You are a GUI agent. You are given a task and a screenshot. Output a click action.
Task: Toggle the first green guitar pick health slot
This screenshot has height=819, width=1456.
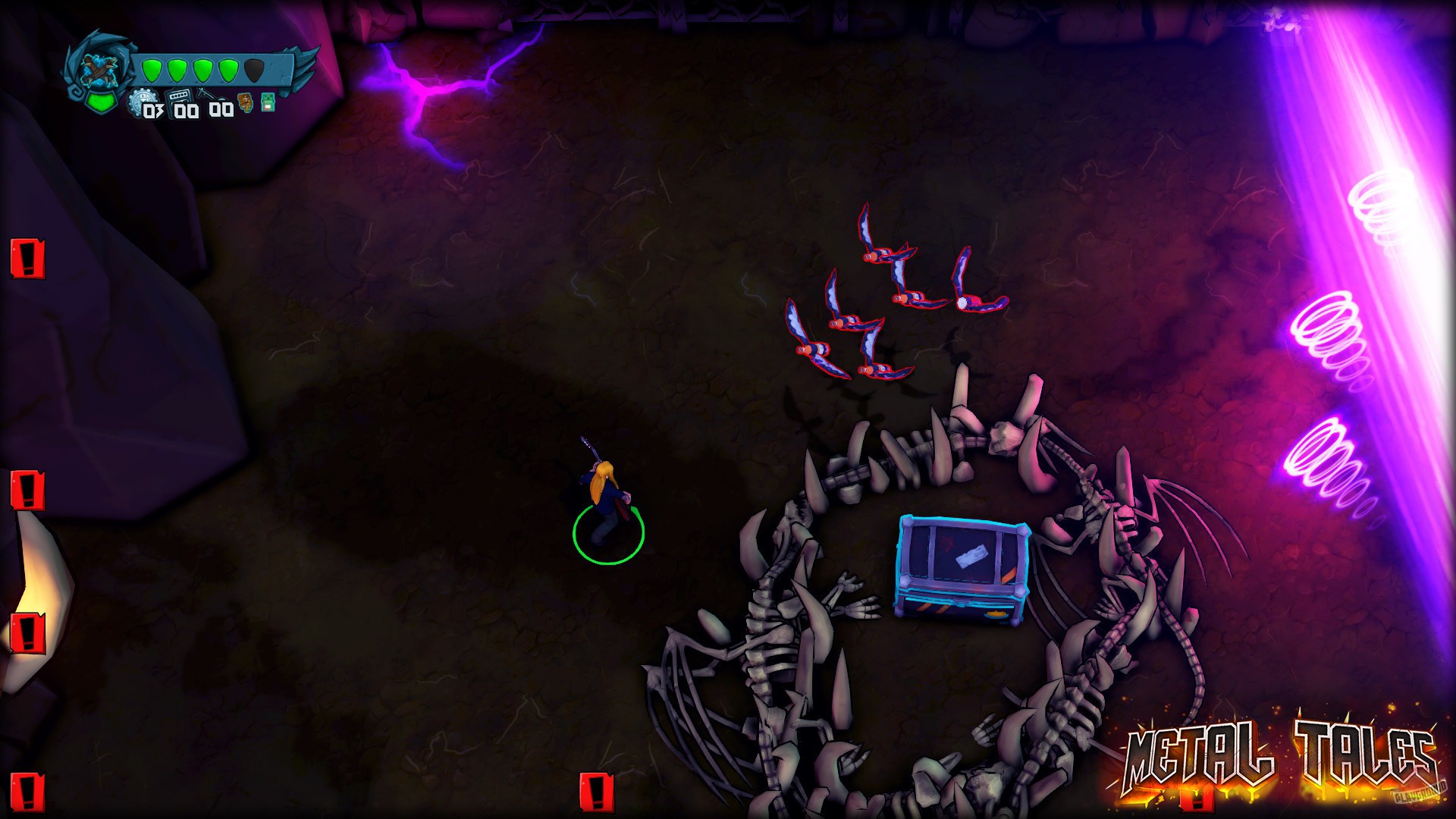(152, 70)
